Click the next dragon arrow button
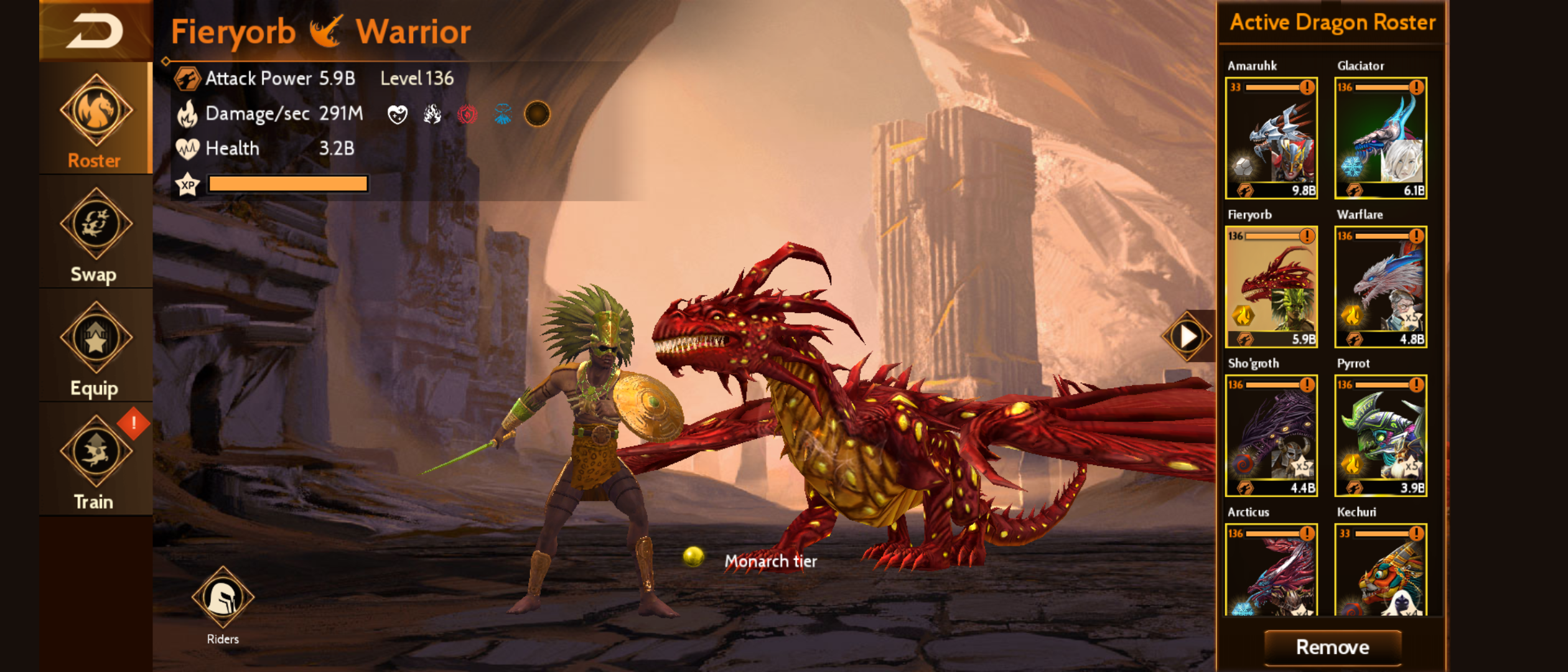Screen dimensions: 1568x672 1187,336
